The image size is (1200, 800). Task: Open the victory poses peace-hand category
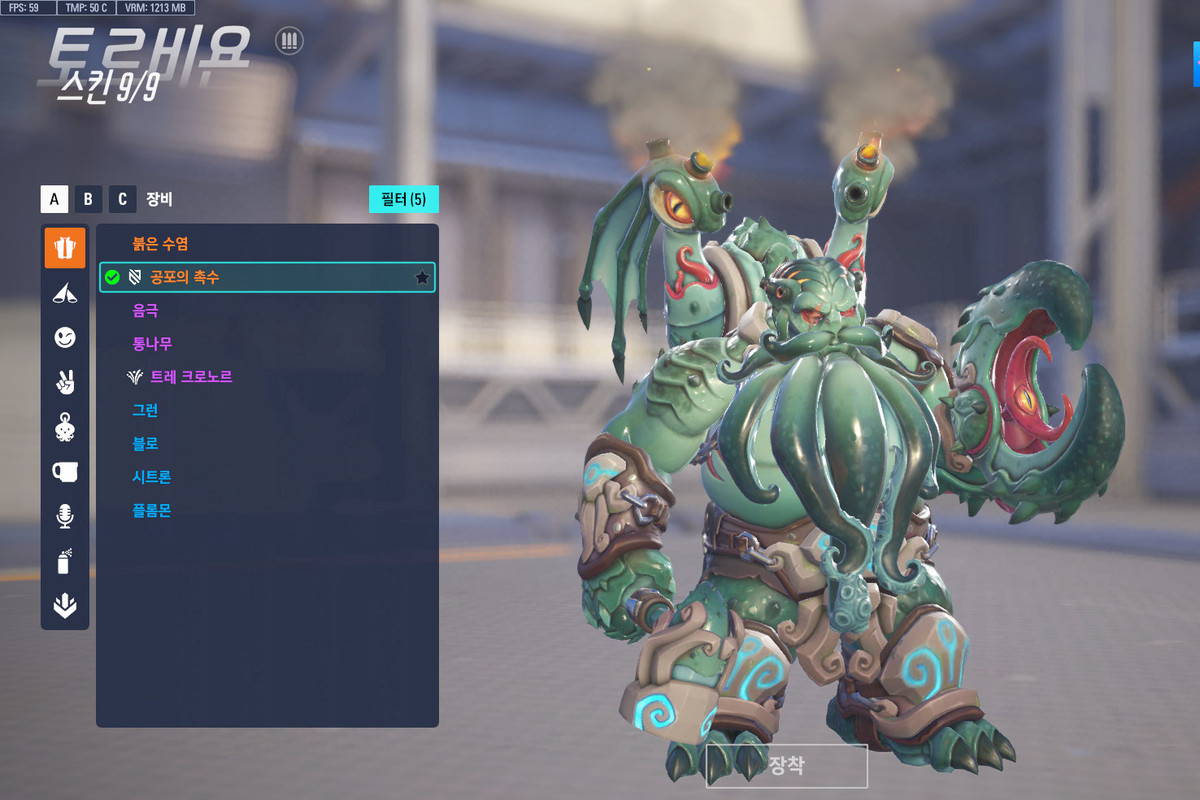pos(65,382)
